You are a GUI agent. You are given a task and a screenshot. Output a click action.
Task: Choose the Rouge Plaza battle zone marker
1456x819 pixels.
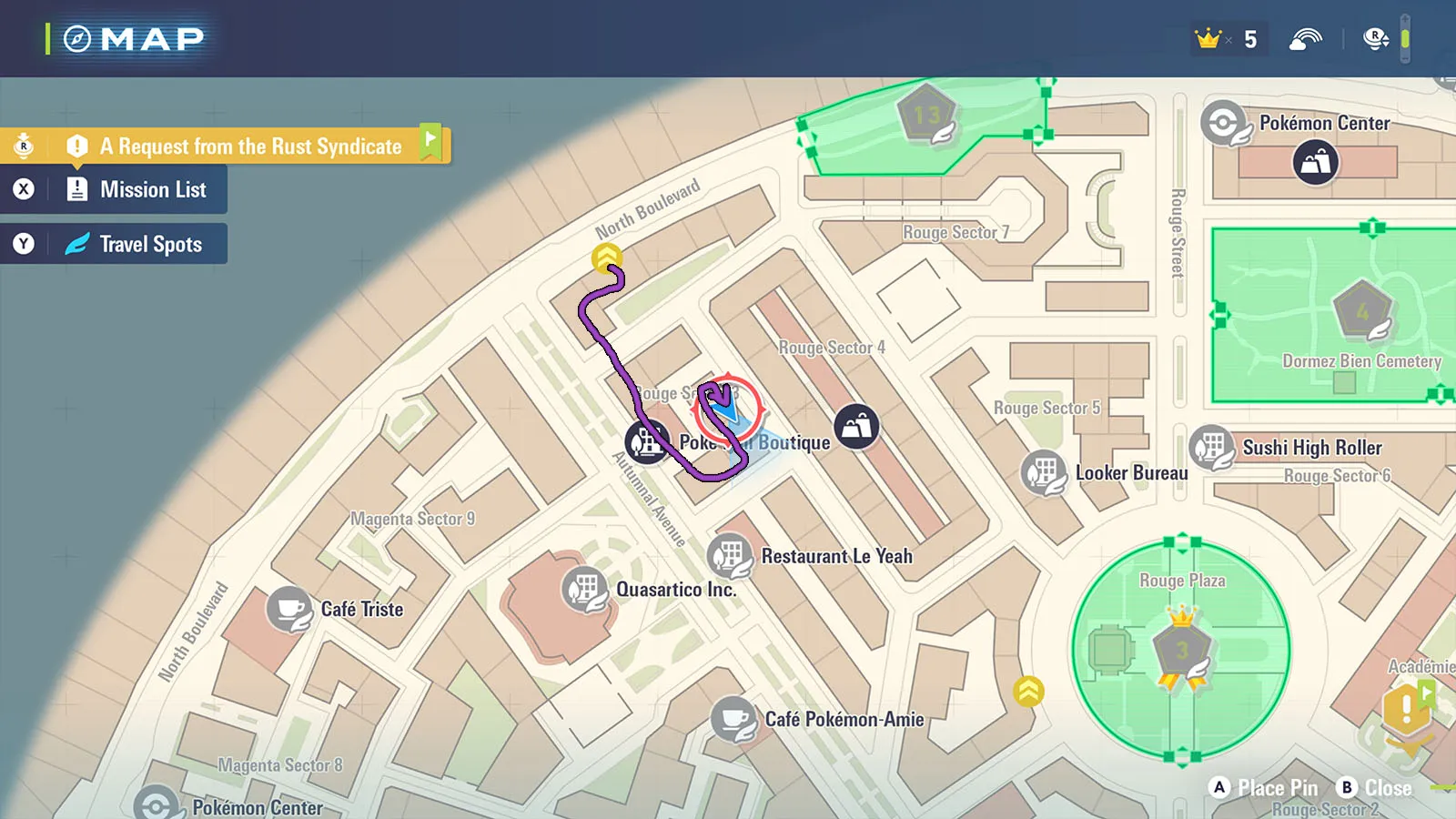tap(1181, 650)
